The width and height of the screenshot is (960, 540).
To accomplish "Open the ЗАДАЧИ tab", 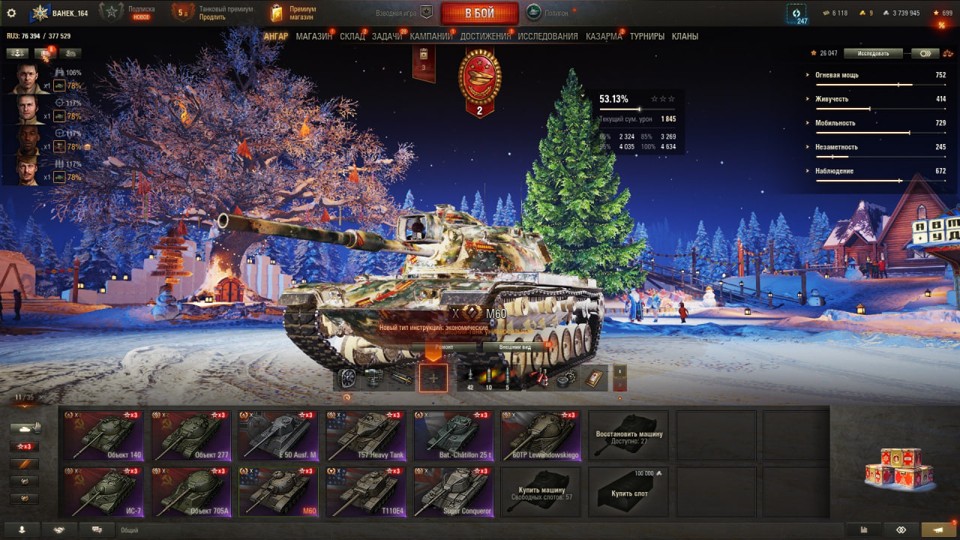I will [x=387, y=36].
